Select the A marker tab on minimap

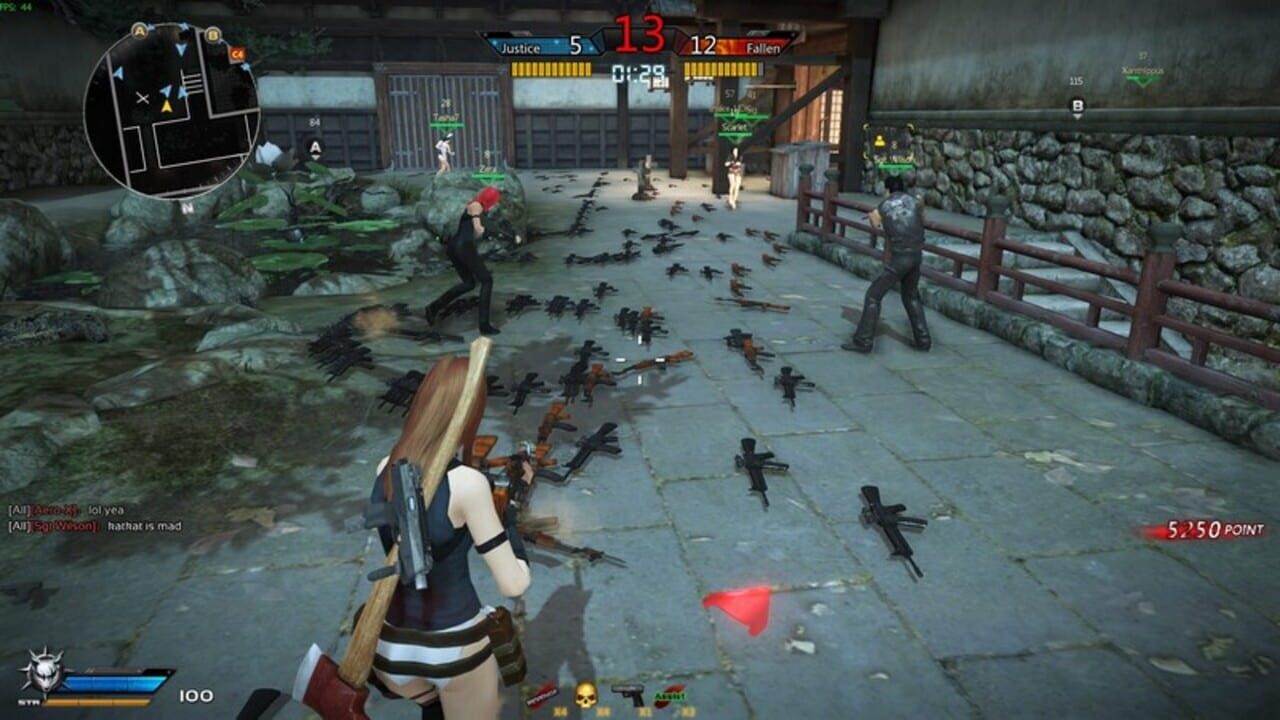pos(139,30)
